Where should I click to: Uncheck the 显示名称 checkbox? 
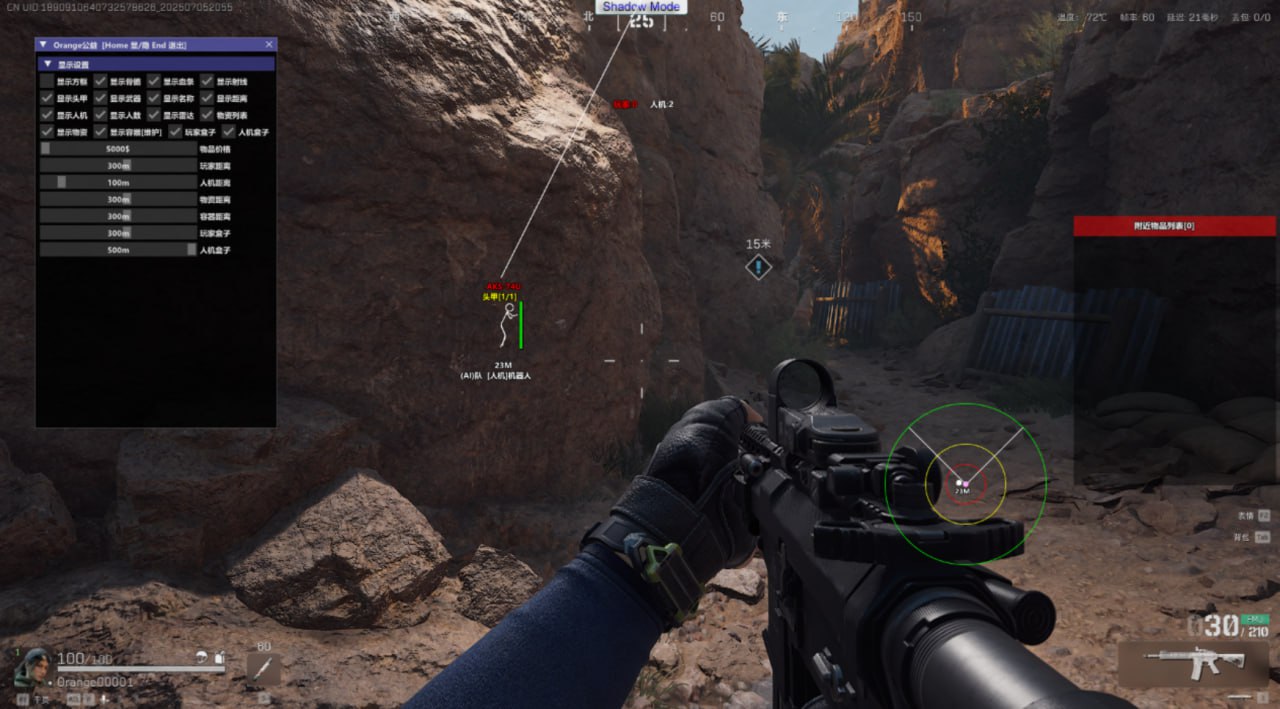tap(154, 98)
